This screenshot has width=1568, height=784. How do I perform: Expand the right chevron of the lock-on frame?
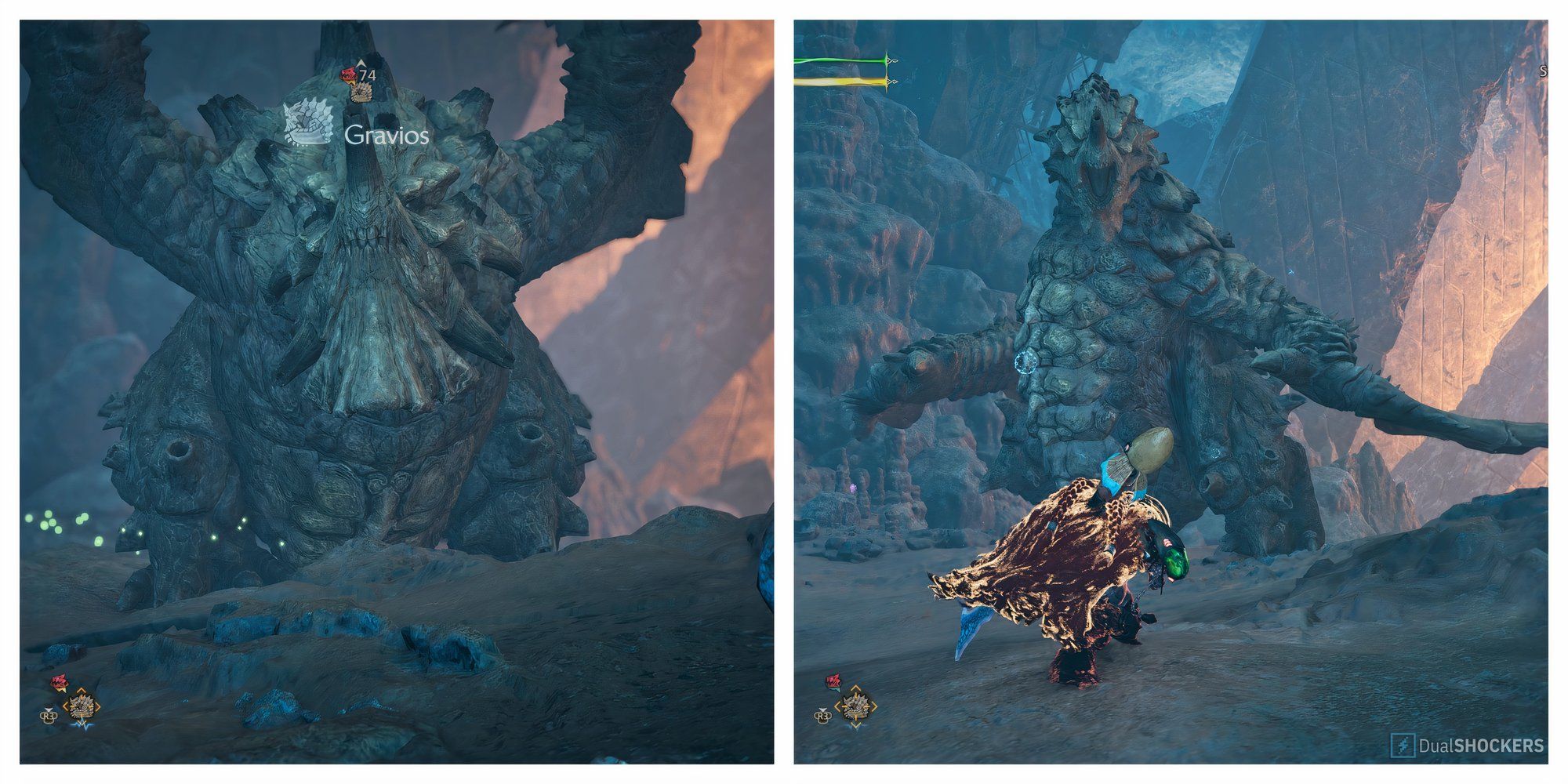click(98, 706)
